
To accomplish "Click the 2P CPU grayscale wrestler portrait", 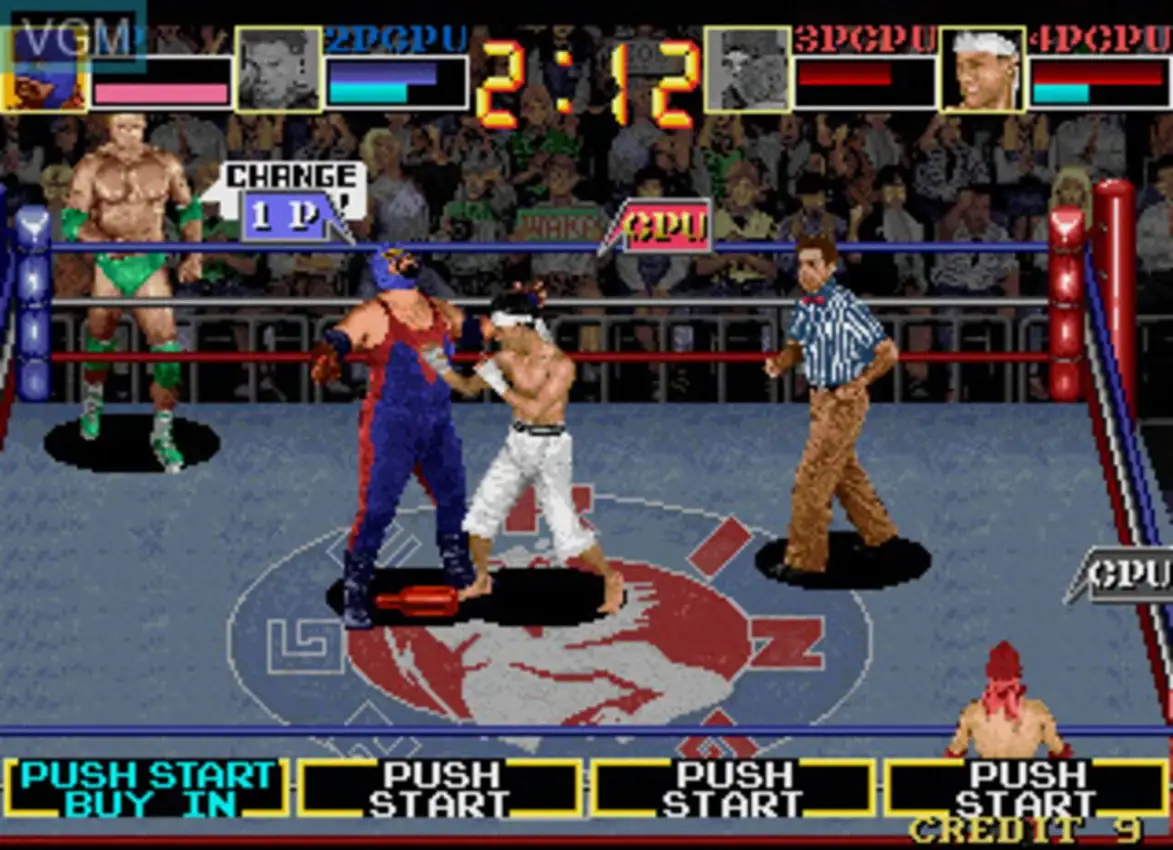I will click(x=278, y=69).
